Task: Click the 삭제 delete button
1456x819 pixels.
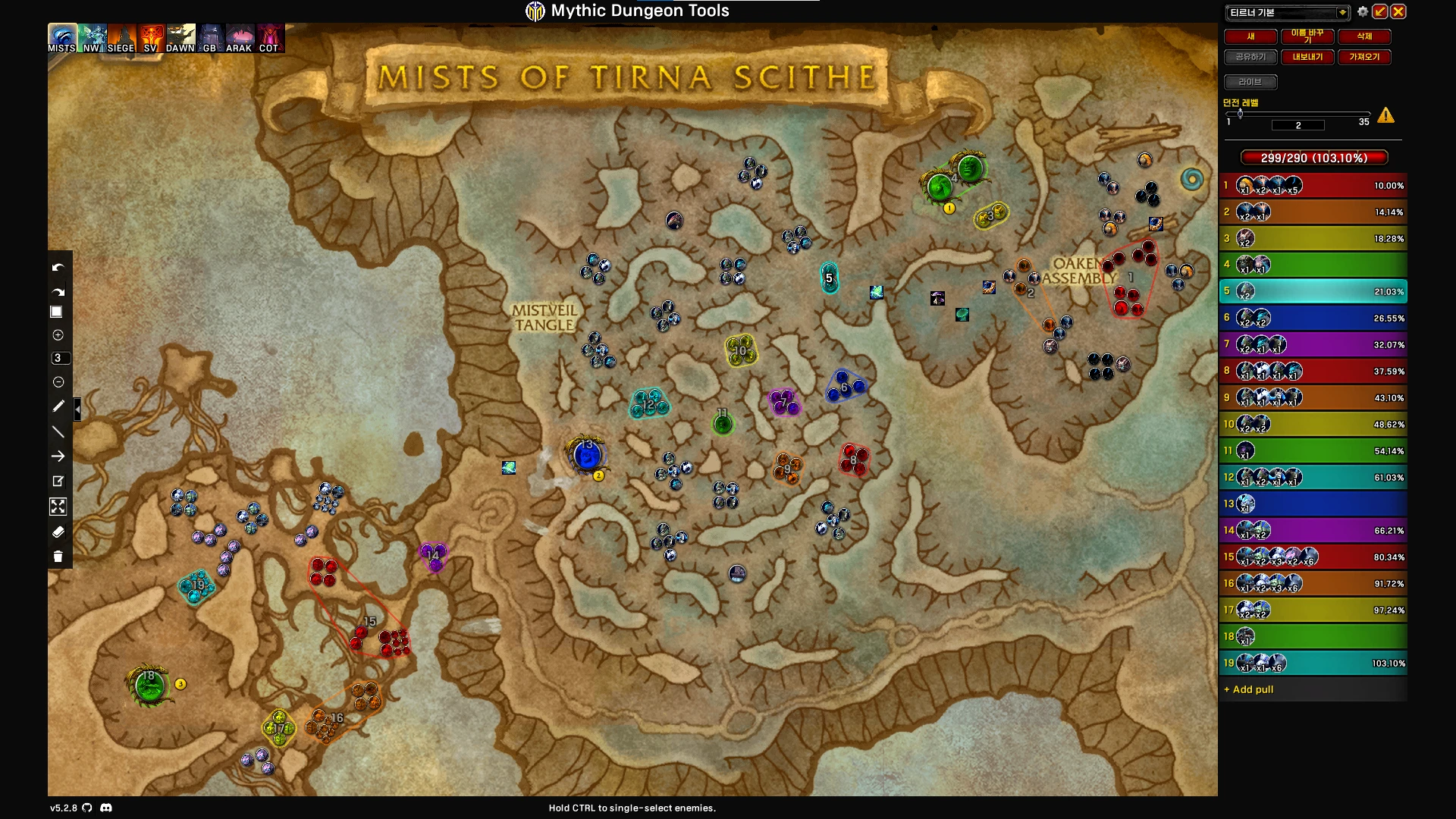Action: (1364, 36)
